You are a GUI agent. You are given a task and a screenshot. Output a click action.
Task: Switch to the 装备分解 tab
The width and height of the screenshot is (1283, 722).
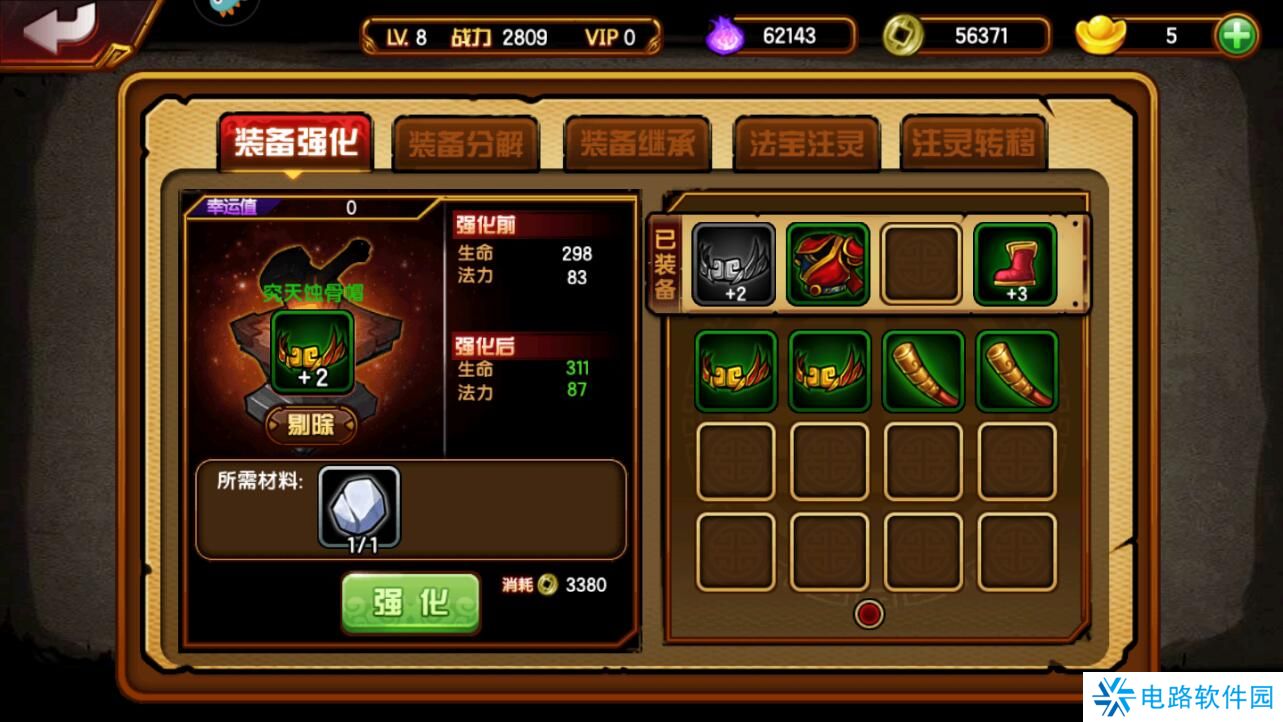point(465,145)
